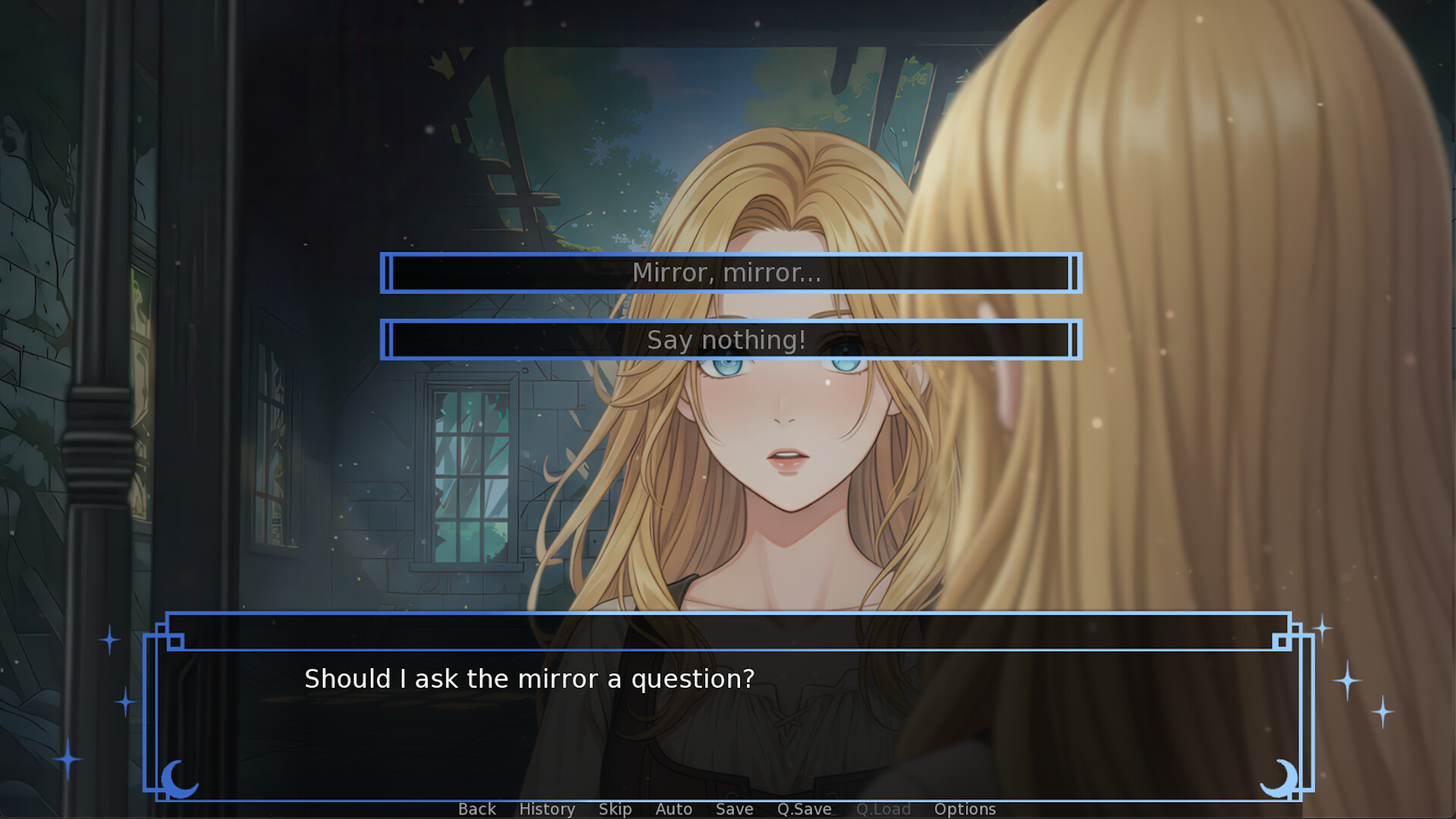Image resolution: width=1456 pixels, height=819 pixels.
Task: Click the grayed-out Q.Load label
Action: [883, 808]
